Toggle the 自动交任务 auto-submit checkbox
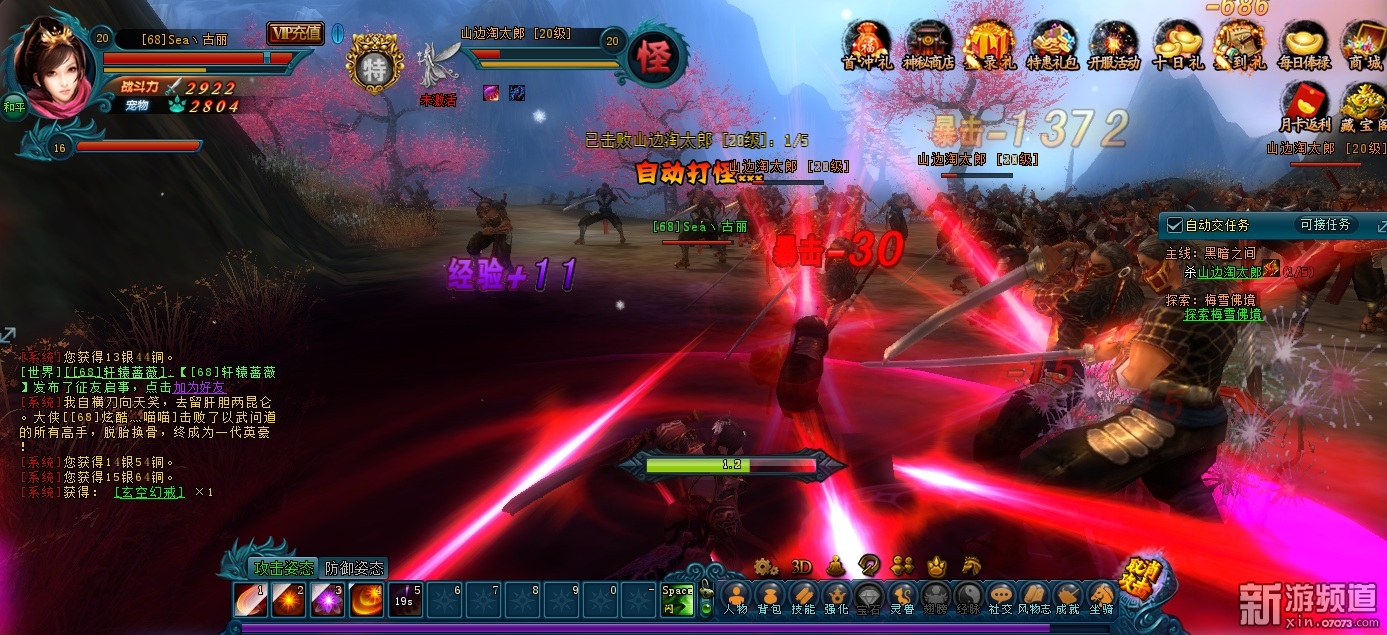 1175,226
